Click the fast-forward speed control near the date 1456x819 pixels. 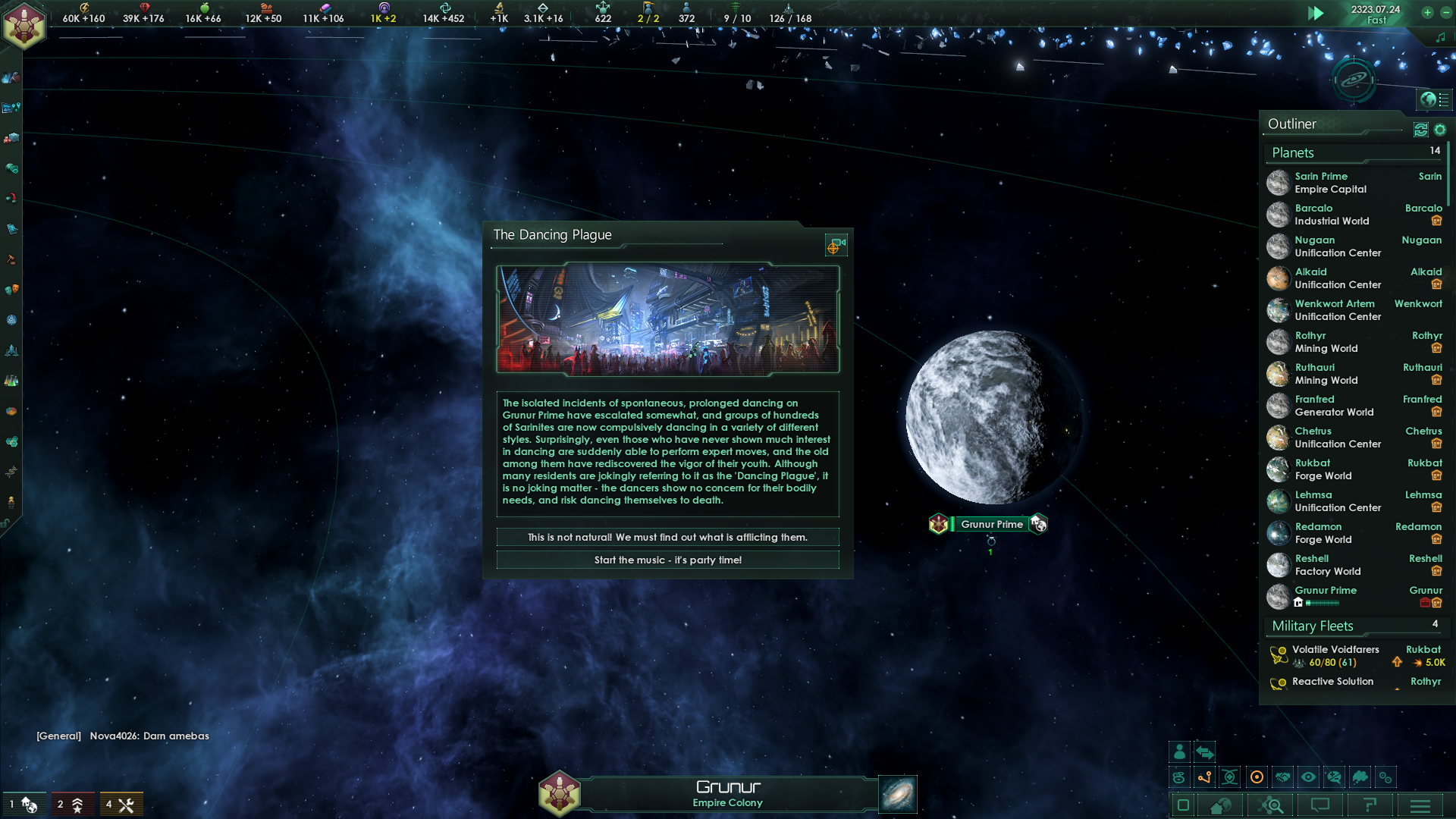(1317, 13)
